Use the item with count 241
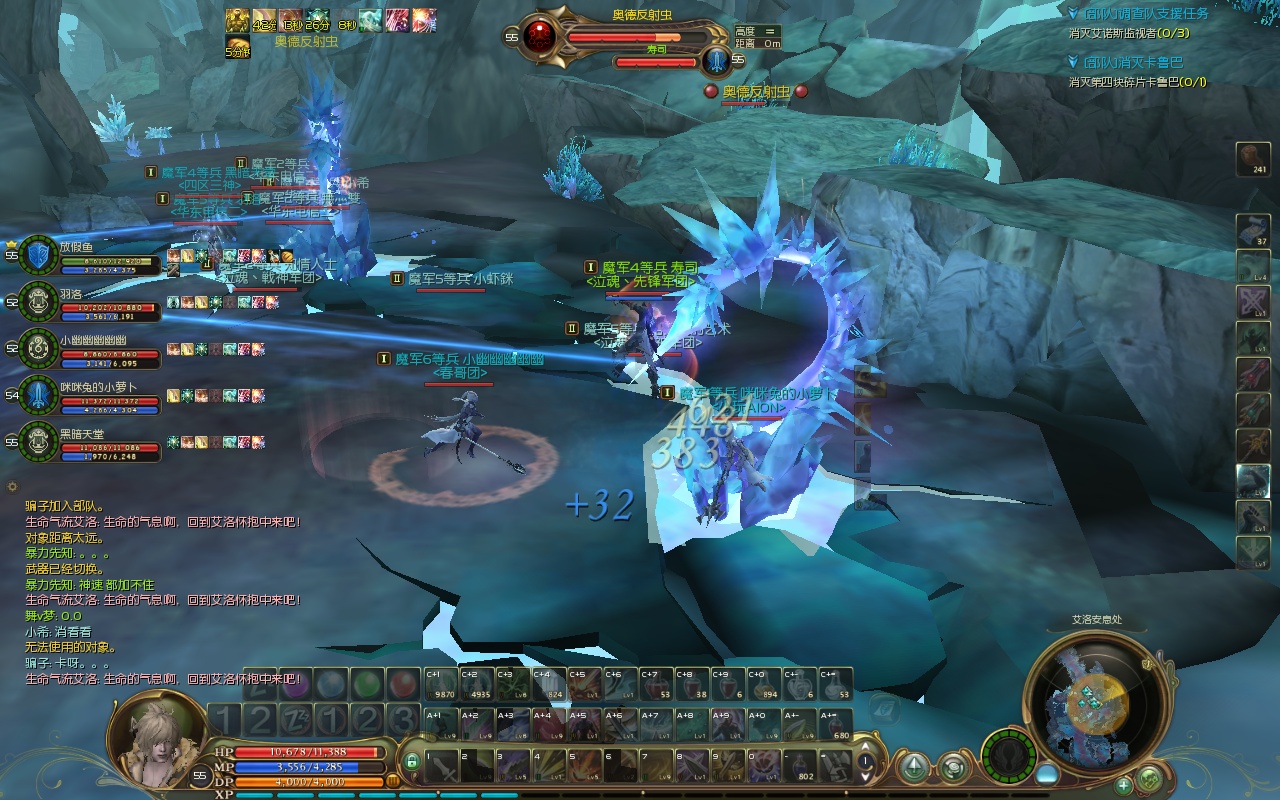This screenshot has width=1280, height=800. pyautogui.click(x=1253, y=159)
